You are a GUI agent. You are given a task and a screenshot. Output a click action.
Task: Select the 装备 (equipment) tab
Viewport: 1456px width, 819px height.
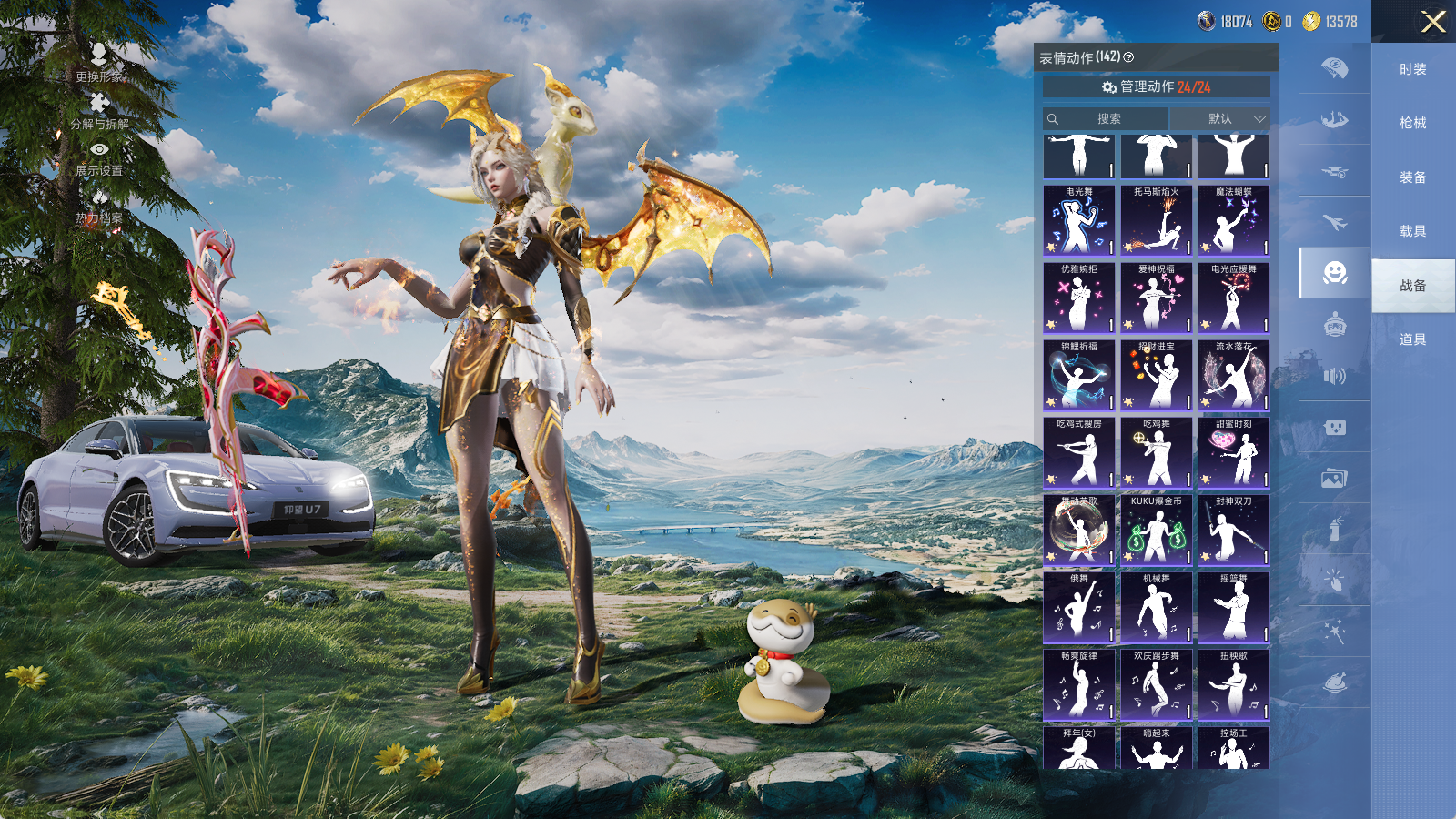pyautogui.click(x=1412, y=177)
